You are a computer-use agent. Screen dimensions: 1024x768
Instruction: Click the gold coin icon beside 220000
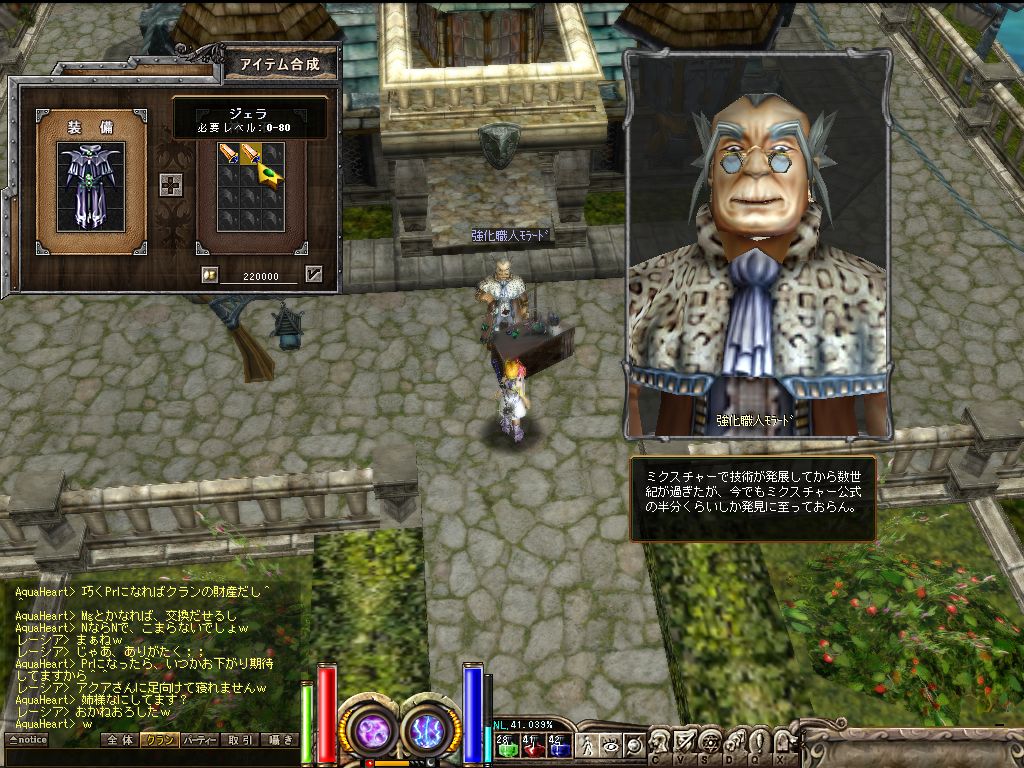[209, 275]
